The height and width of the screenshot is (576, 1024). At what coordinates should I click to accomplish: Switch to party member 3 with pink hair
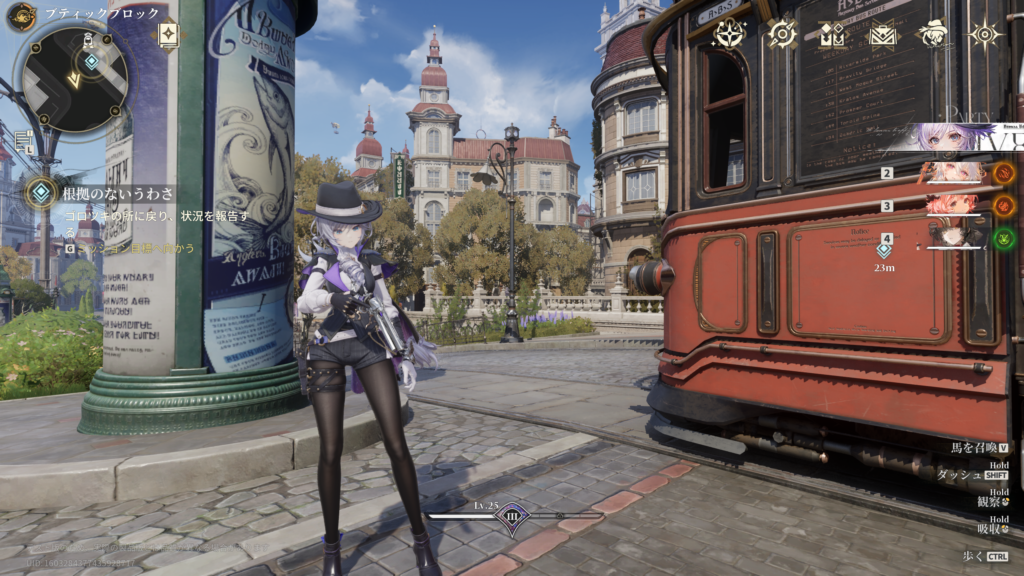[x=952, y=206]
